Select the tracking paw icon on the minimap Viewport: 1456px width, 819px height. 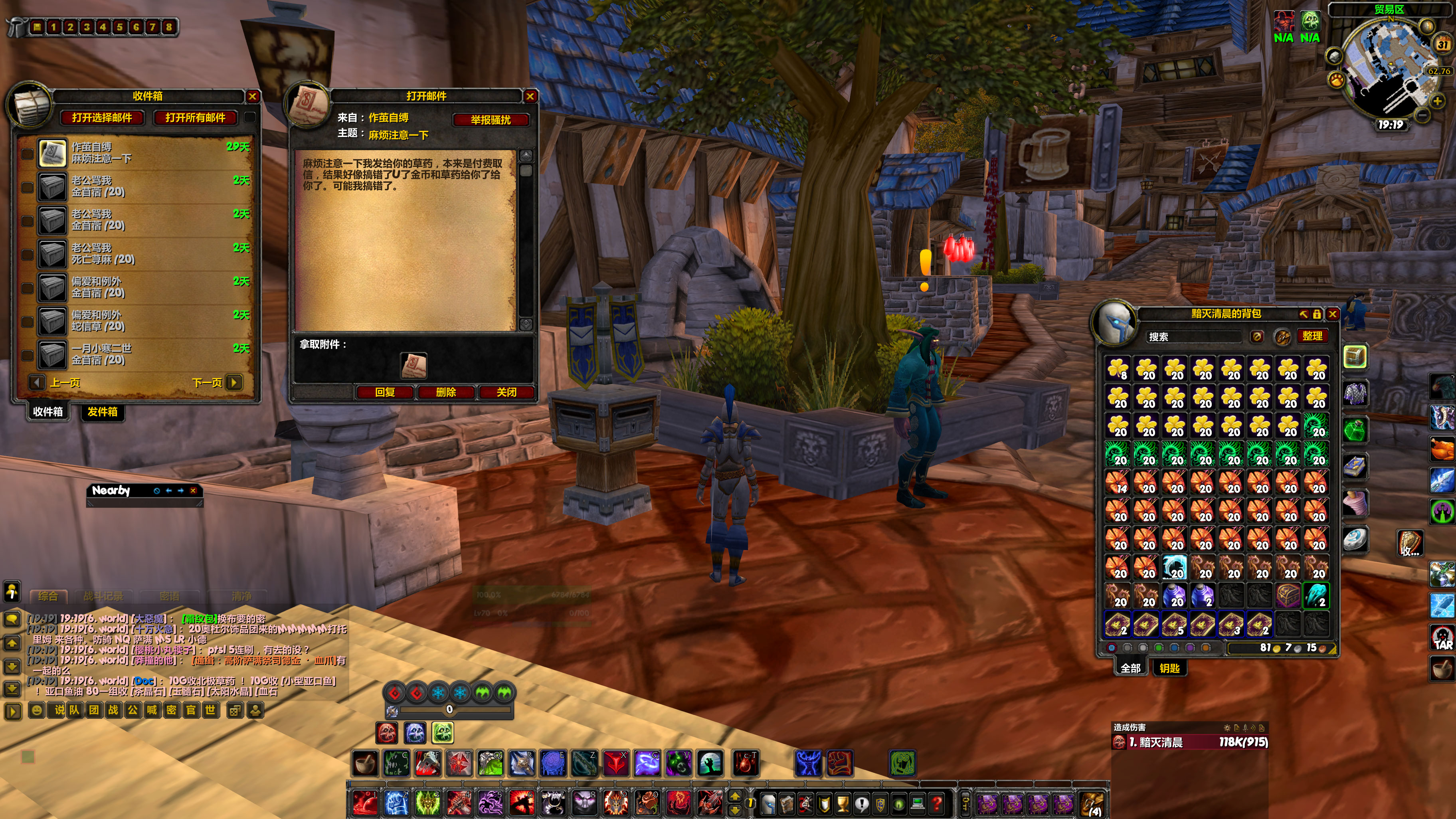pos(1337,80)
